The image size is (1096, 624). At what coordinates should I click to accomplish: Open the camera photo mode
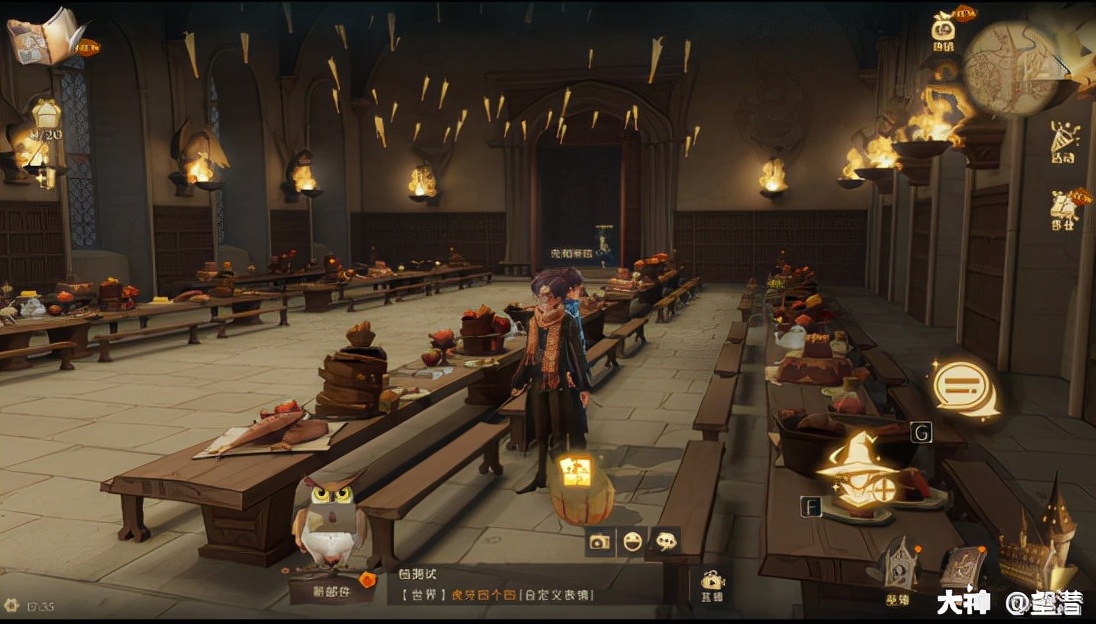599,541
